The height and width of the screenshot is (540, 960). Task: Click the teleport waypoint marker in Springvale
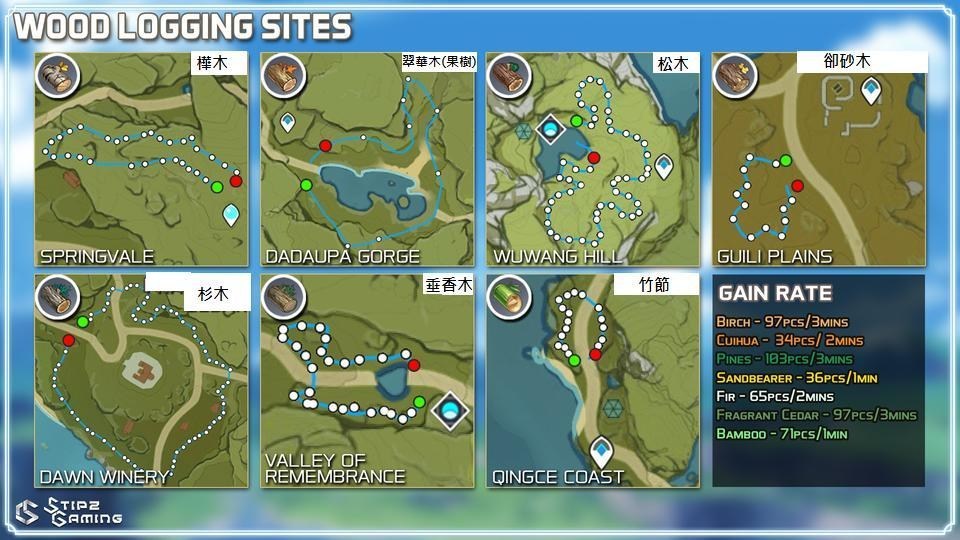pyautogui.click(x=232, y=214)
